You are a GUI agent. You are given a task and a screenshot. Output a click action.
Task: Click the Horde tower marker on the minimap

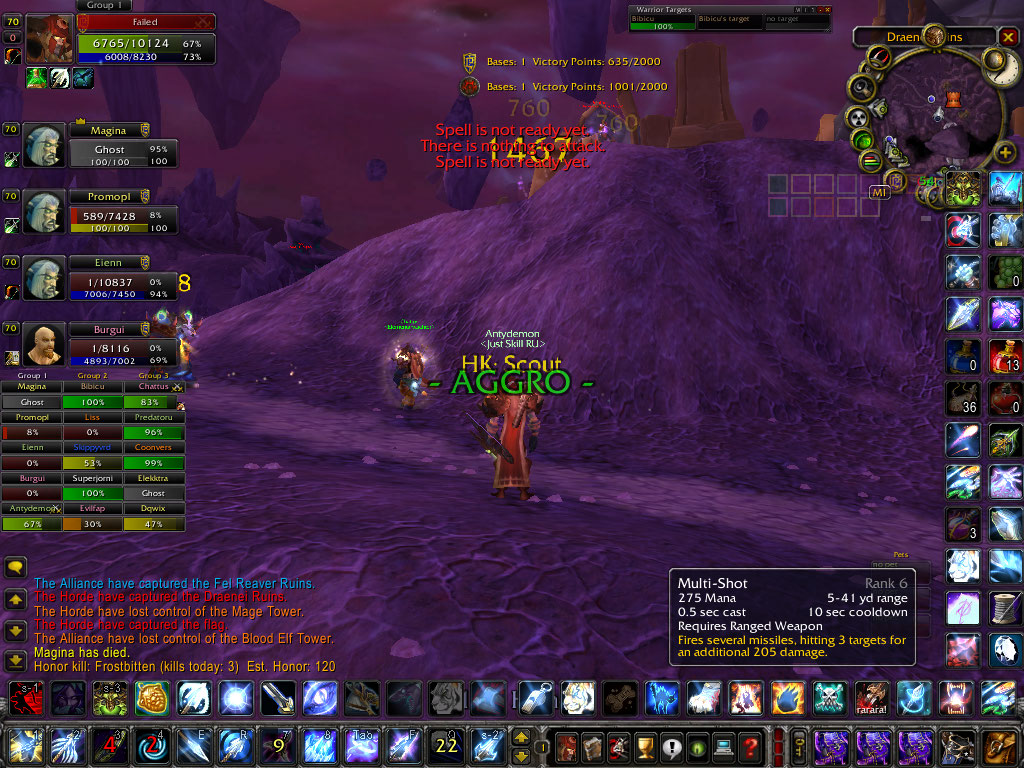[x=952, y=98]
